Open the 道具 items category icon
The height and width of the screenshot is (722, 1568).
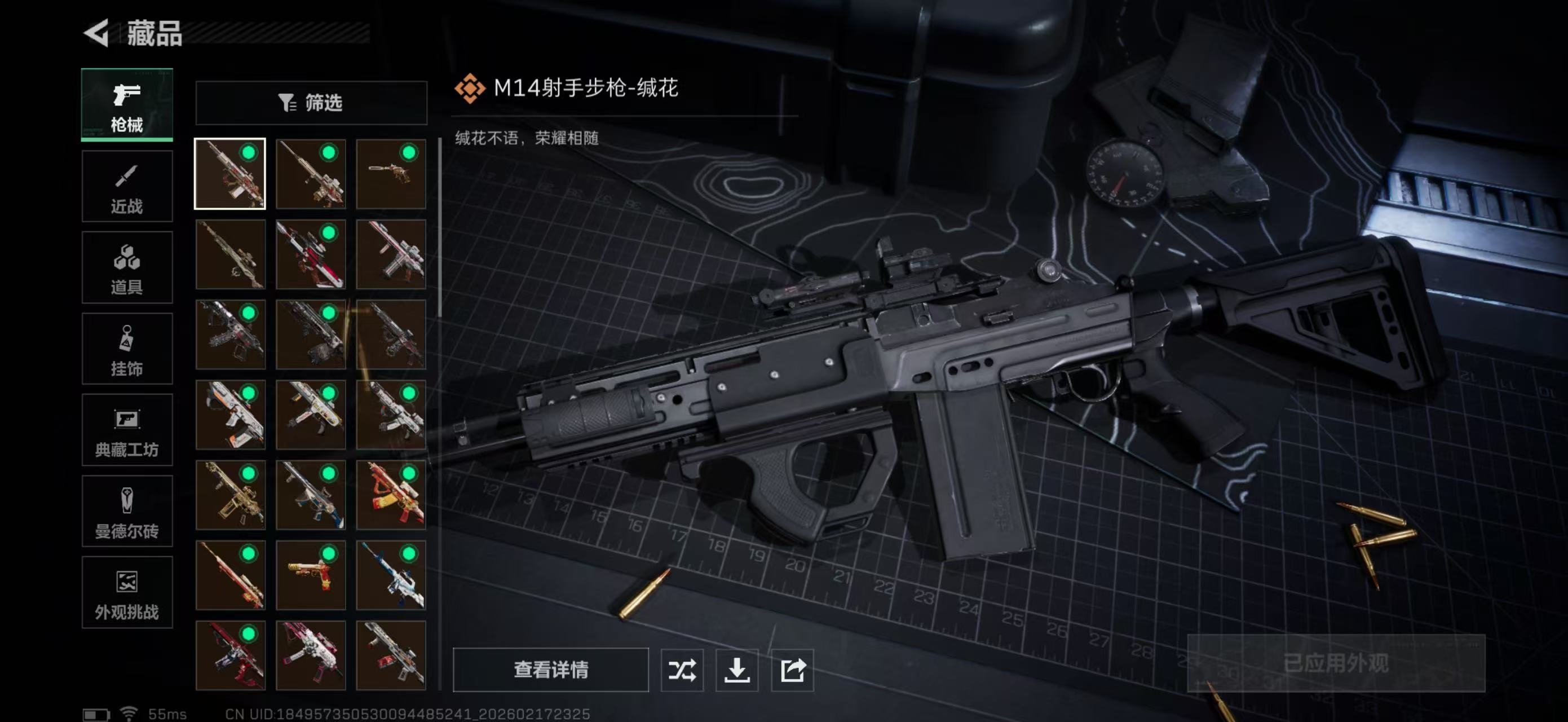point(127,268)
